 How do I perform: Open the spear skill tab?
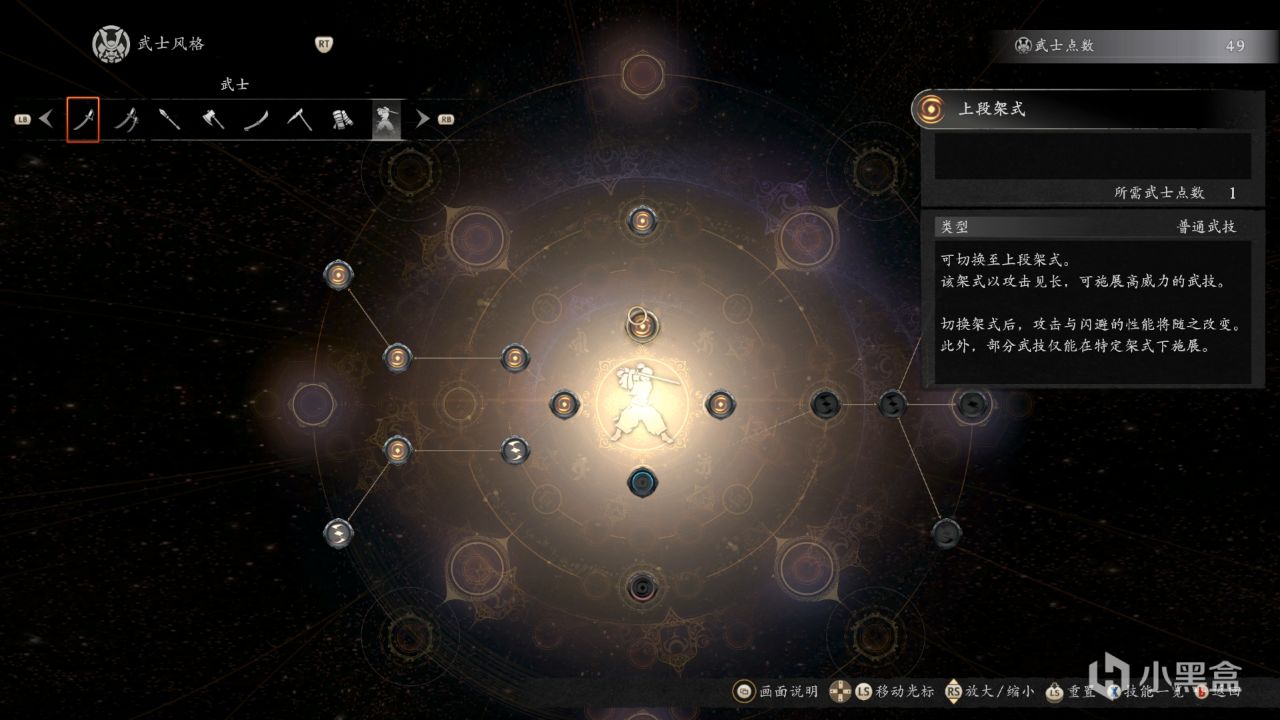(x=170, y=120)
